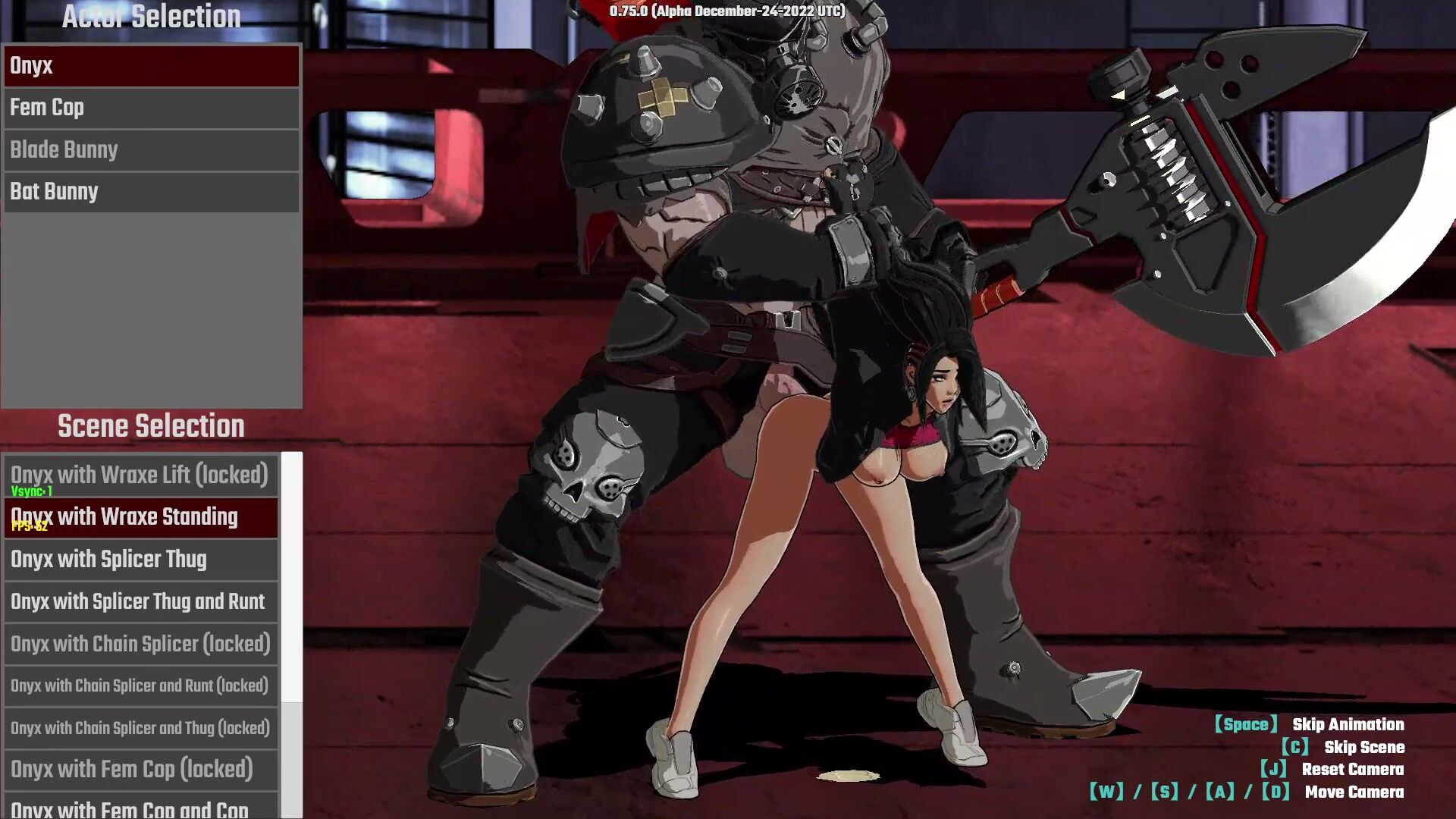Click the locked Onyx with Fem Cop entry
Image resolution: width=1456 pixels, height=819 pixels.
[141, 770]
